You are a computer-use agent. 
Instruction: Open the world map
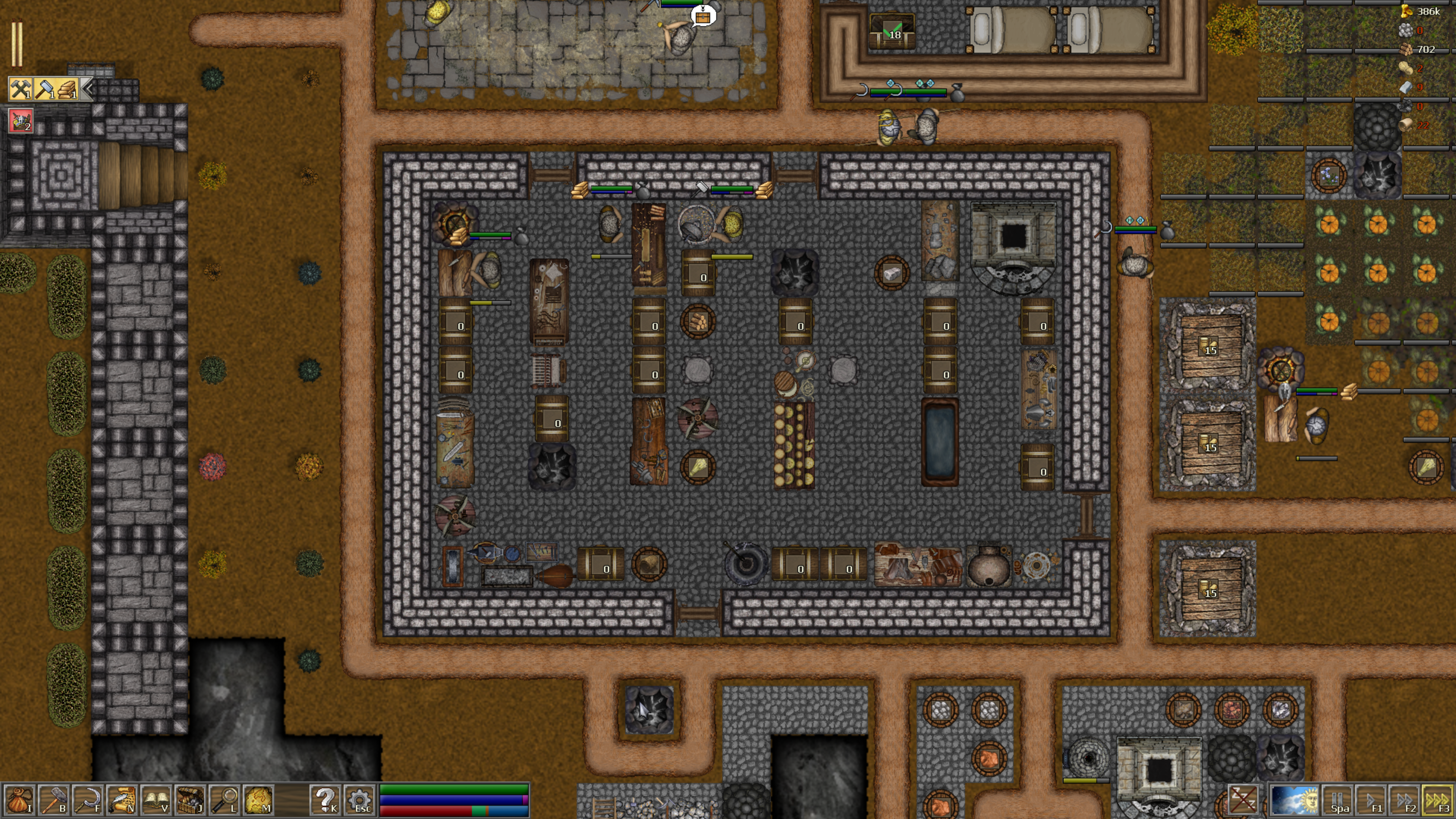click(x=258, y=800)
